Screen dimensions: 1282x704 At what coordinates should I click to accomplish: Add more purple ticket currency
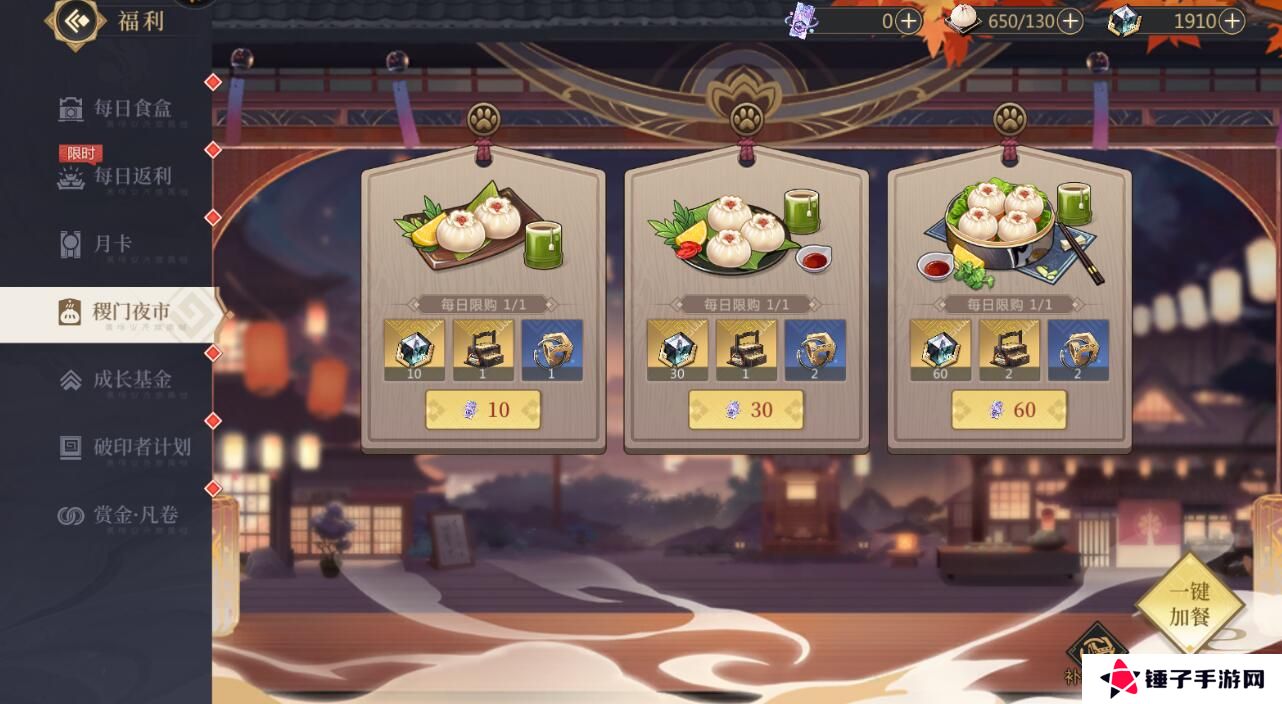908,21
